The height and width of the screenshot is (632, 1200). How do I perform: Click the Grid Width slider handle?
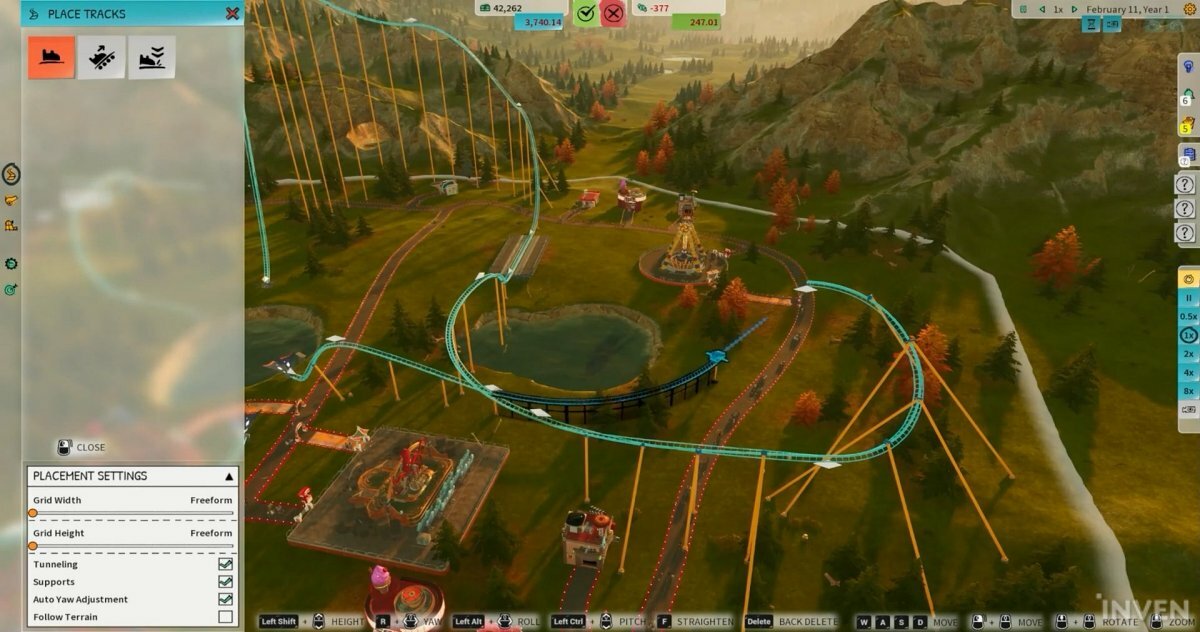[x=33, y=513]
